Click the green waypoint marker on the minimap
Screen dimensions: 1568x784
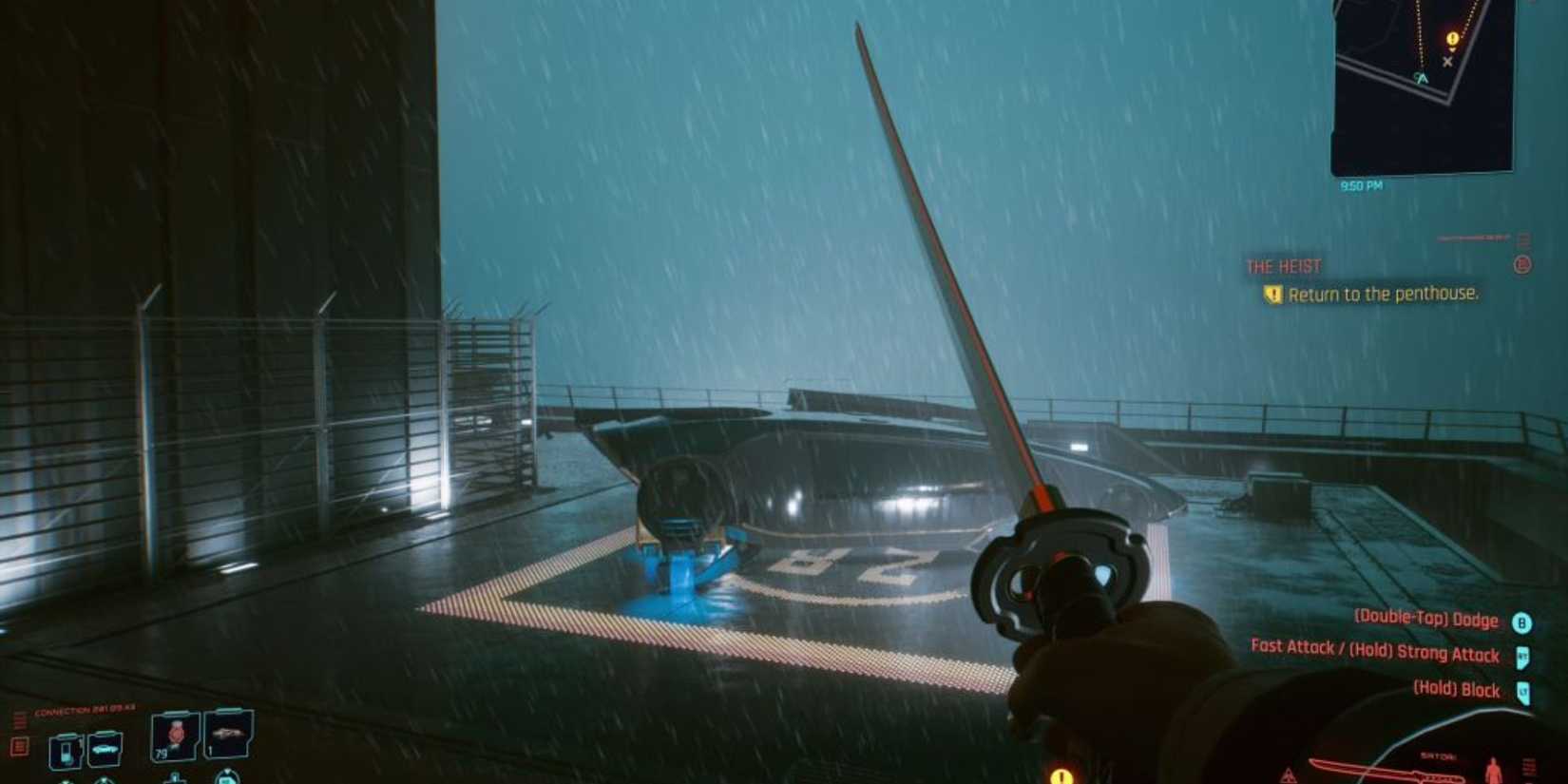click(x=1423, y=77)
